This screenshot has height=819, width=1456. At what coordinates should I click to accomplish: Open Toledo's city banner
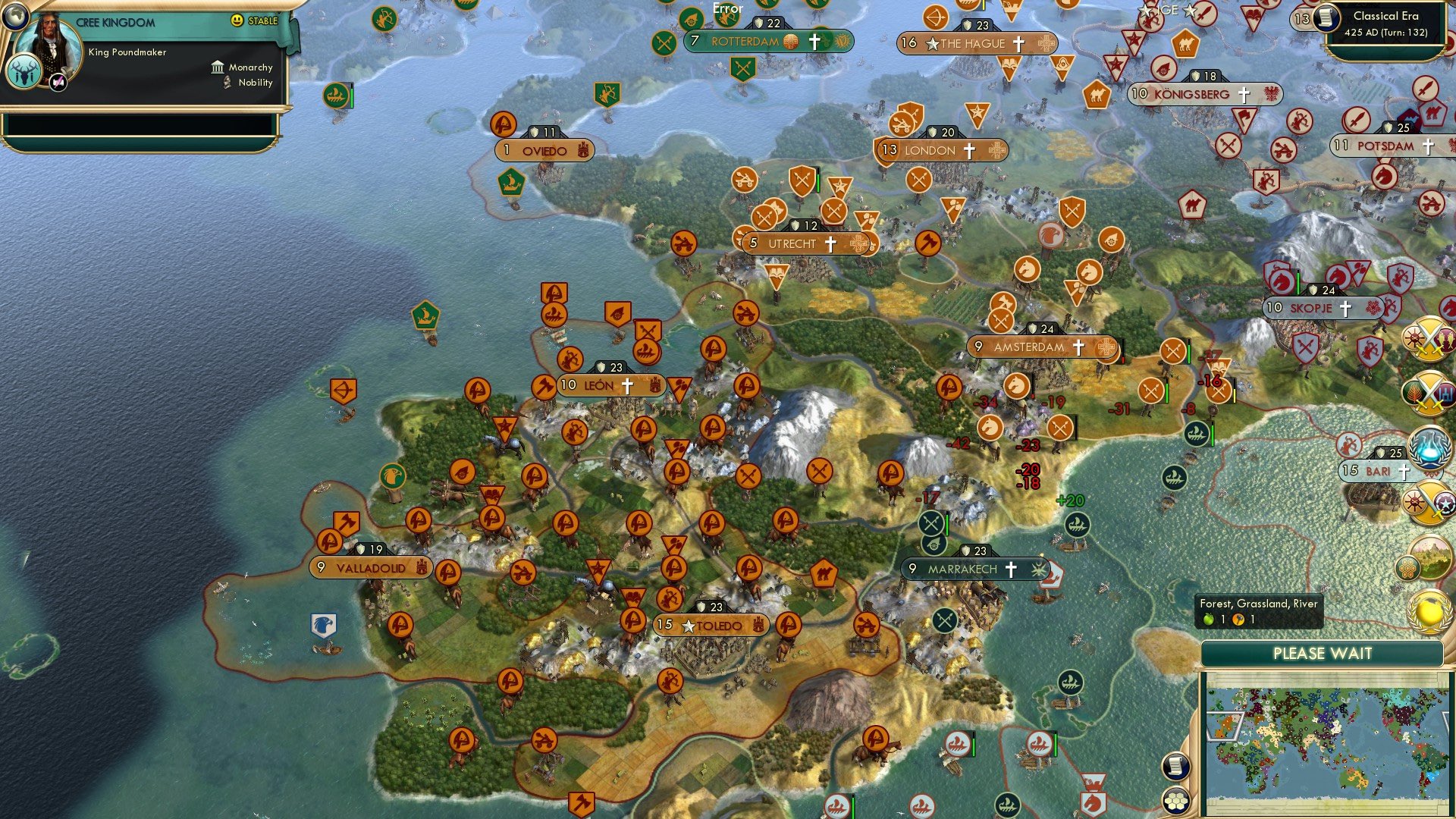pos(713,626)
